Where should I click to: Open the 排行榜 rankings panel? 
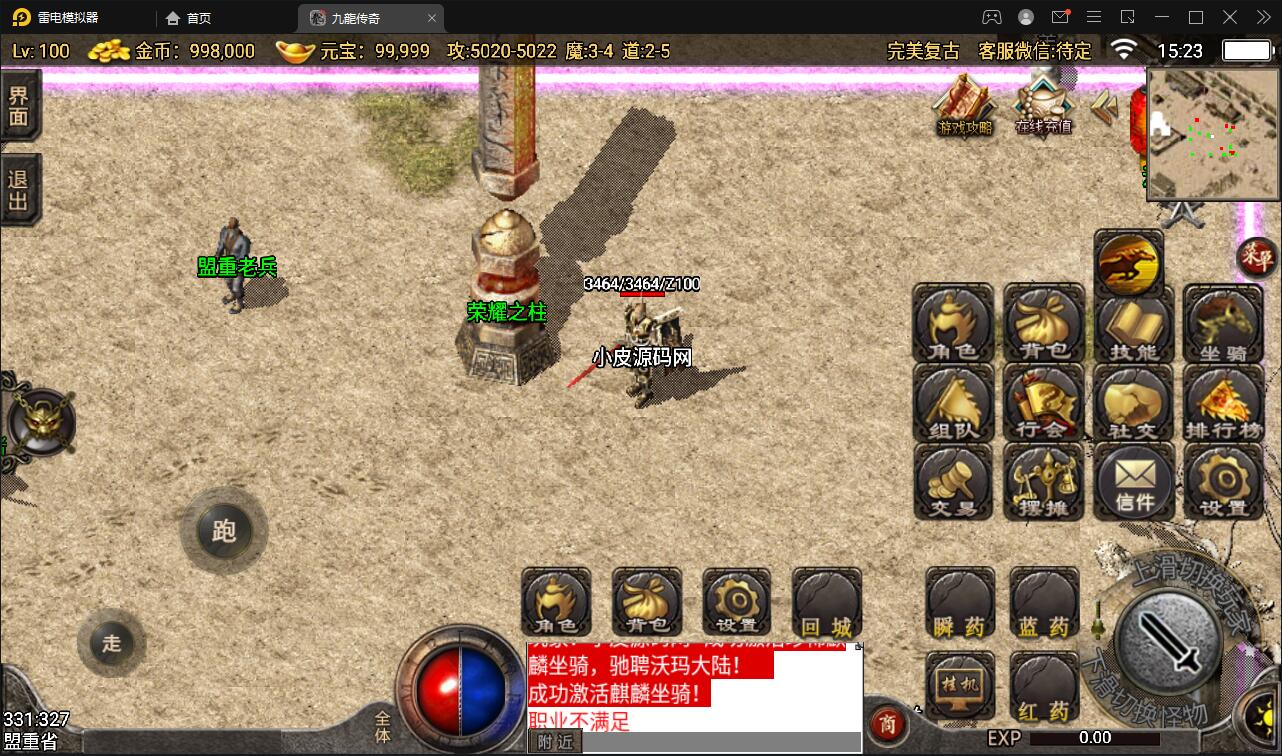1223,403
